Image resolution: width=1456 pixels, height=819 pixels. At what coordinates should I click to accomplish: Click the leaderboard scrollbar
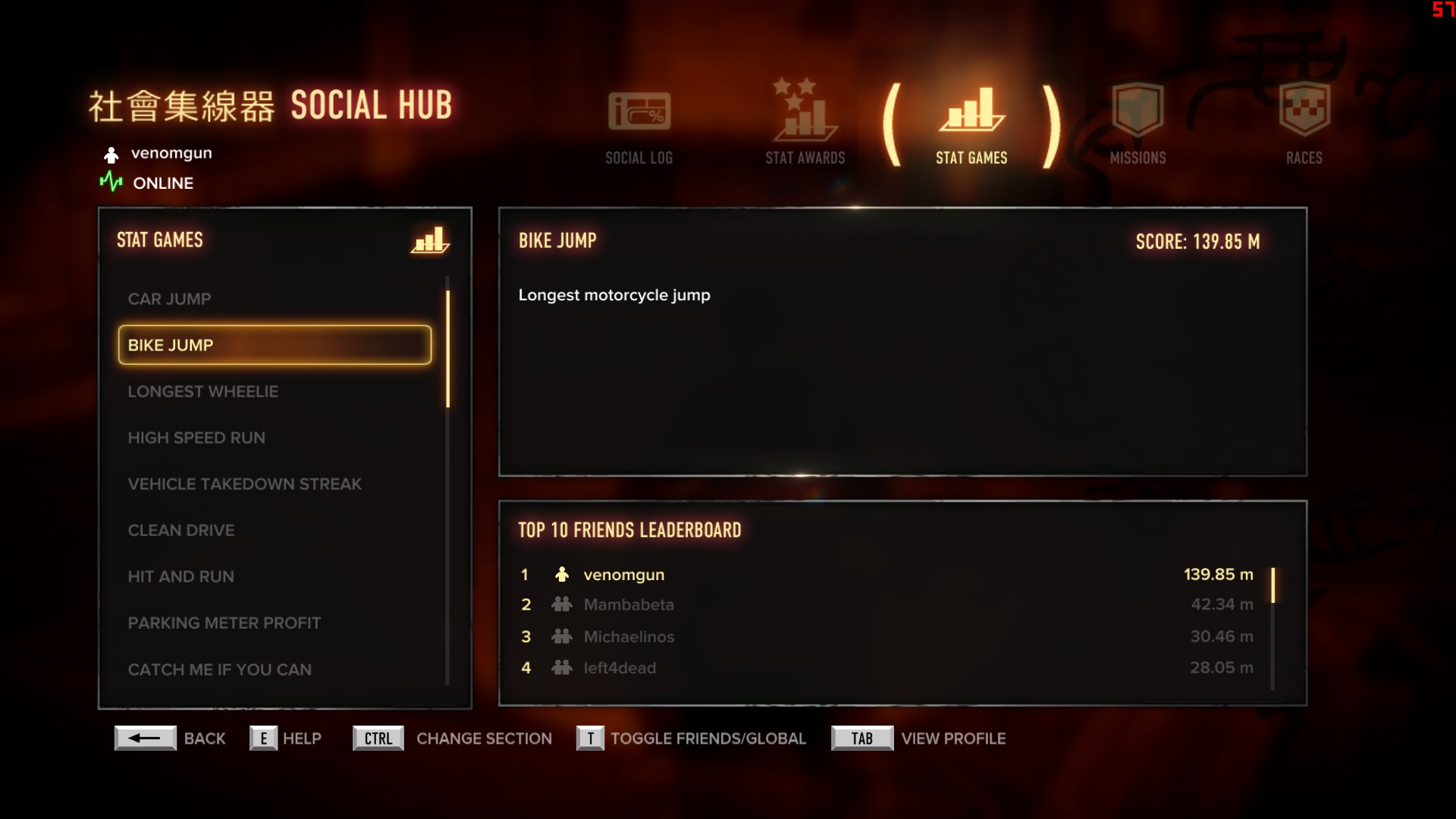click(1272, 585)
